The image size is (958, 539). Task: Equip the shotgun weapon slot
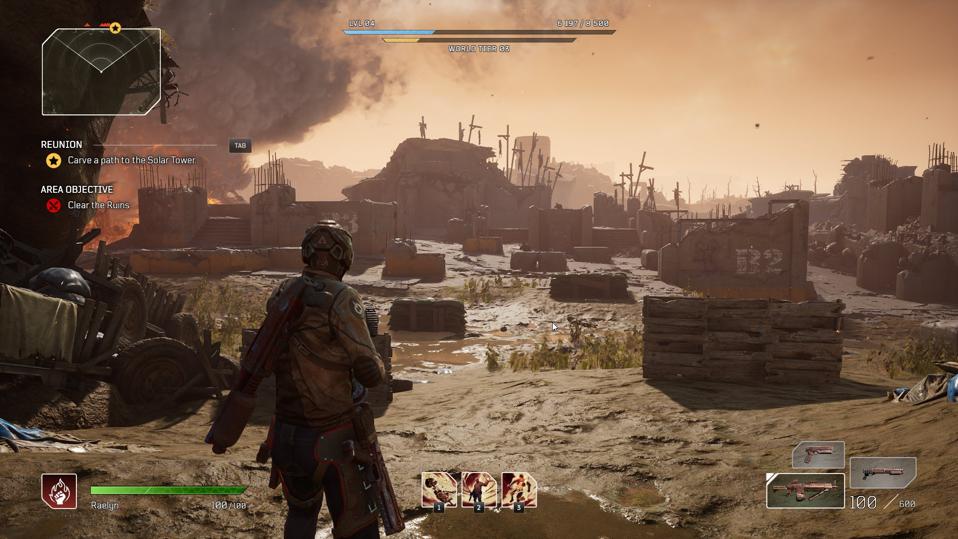tap(883, 472)
